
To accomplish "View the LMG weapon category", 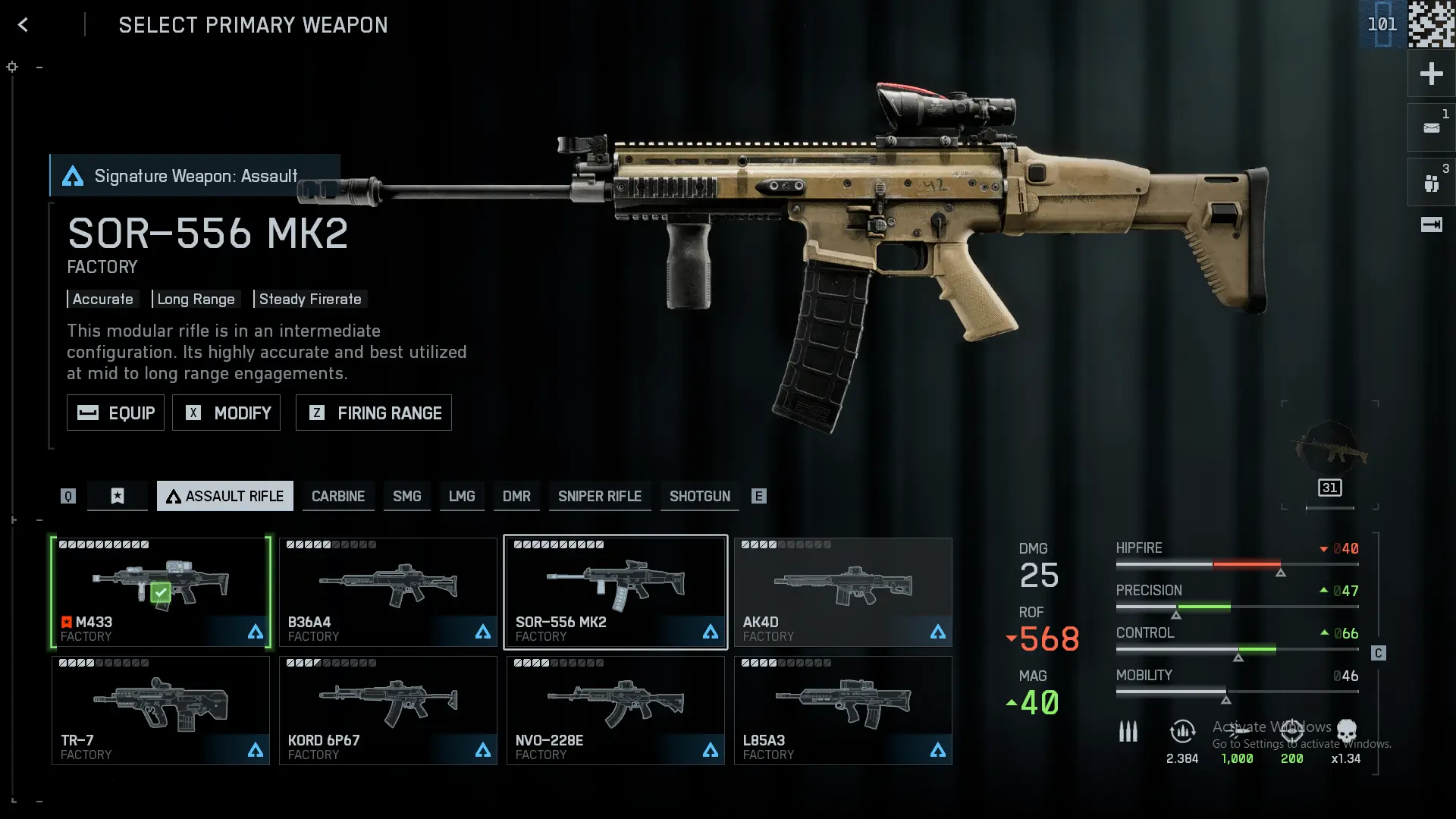I will pos(461,496).
